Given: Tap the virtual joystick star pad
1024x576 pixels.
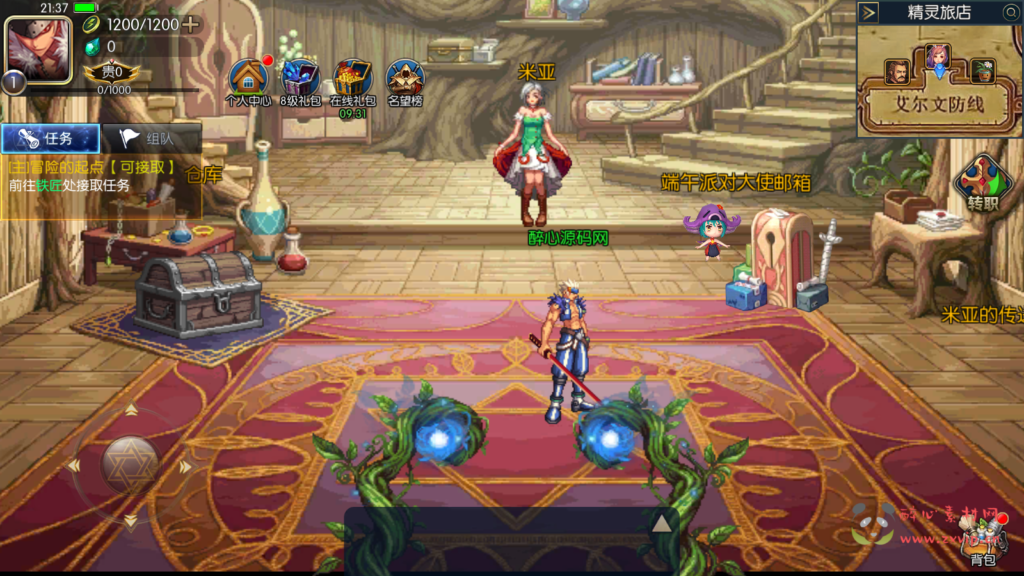Looking at the screenshot, I should pos(130,464).
